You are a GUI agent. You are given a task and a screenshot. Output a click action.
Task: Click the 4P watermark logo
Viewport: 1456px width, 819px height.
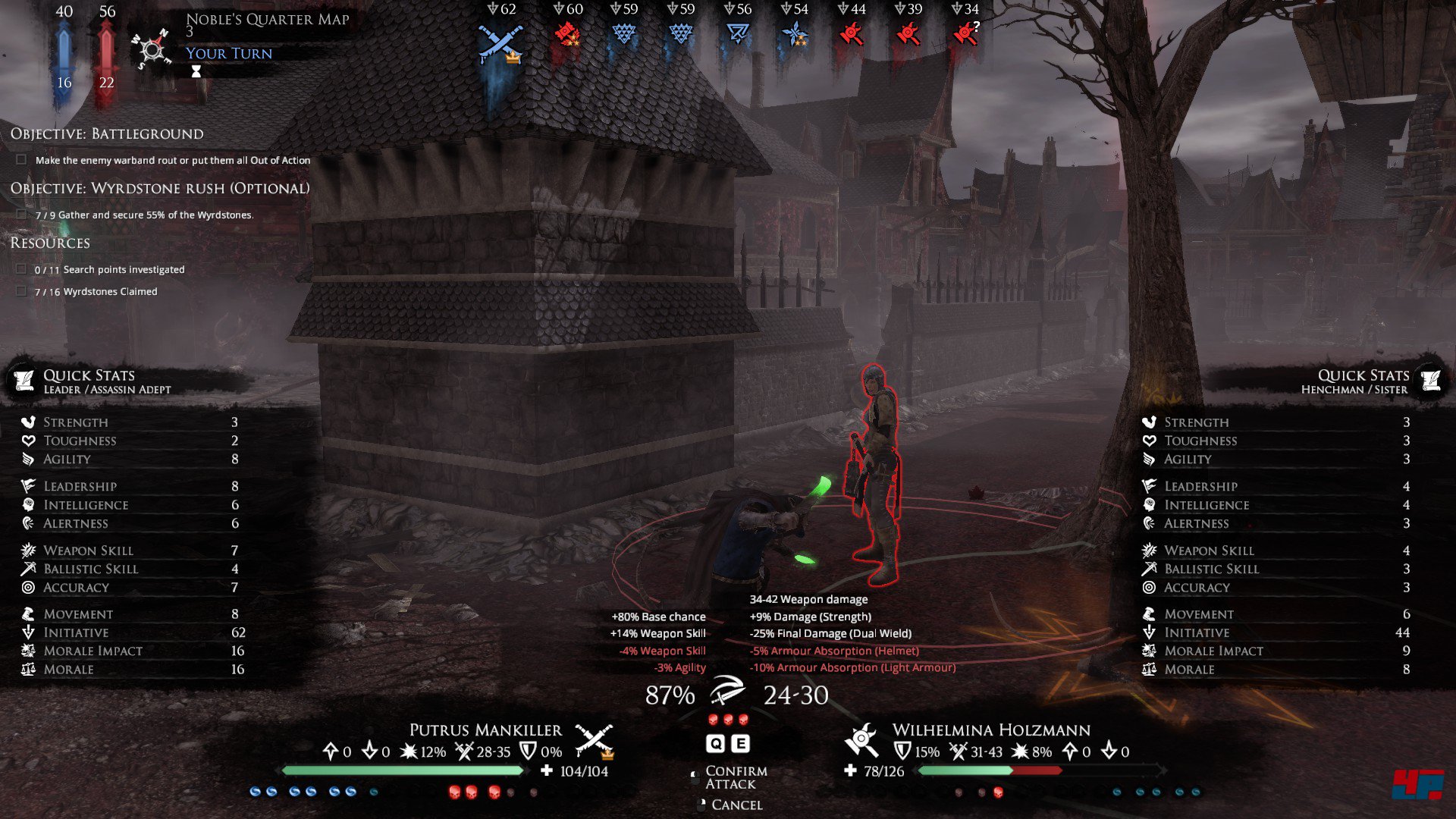point(1417,784)
